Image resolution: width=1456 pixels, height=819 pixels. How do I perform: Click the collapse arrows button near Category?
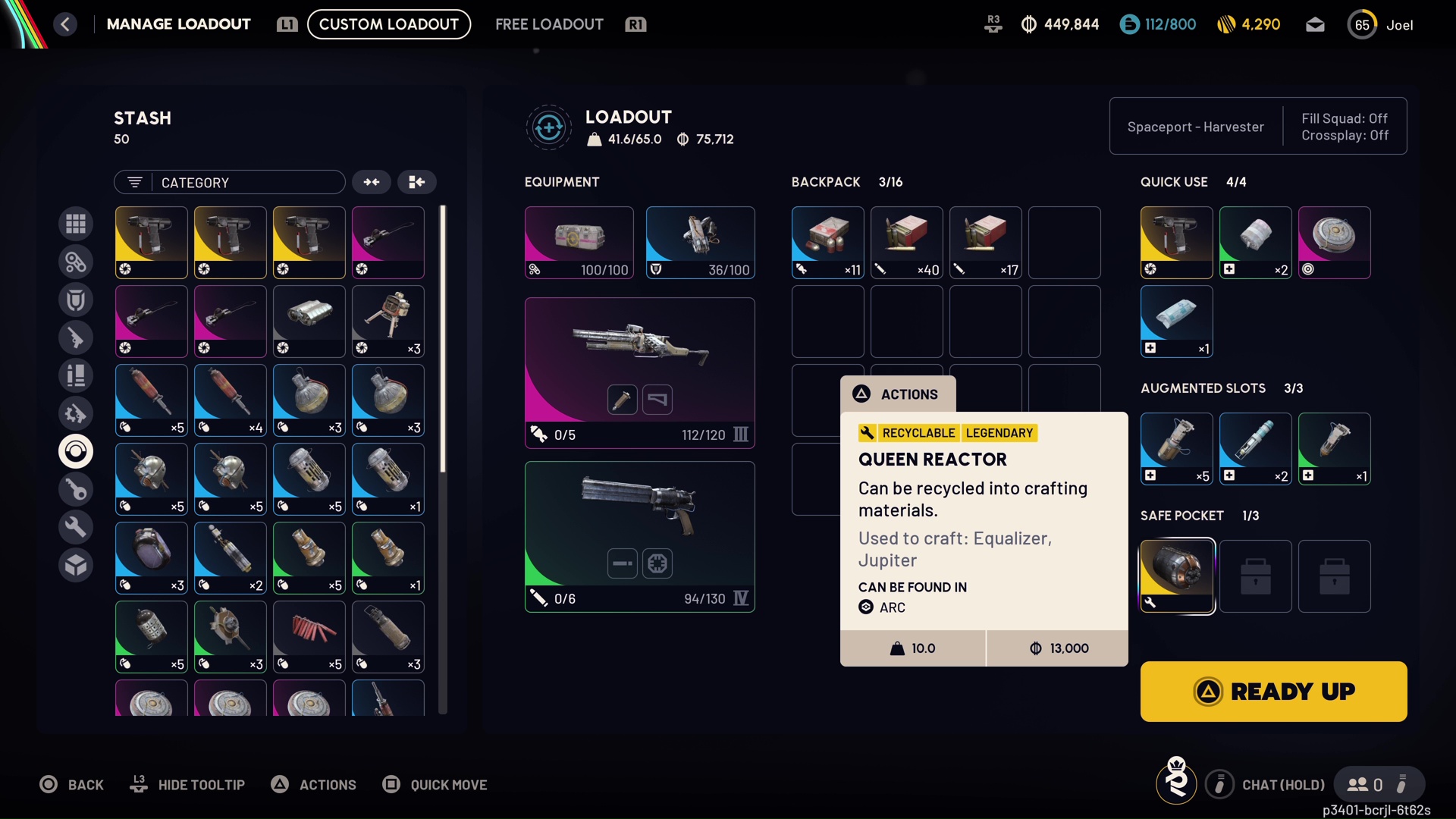coord(372,182)
